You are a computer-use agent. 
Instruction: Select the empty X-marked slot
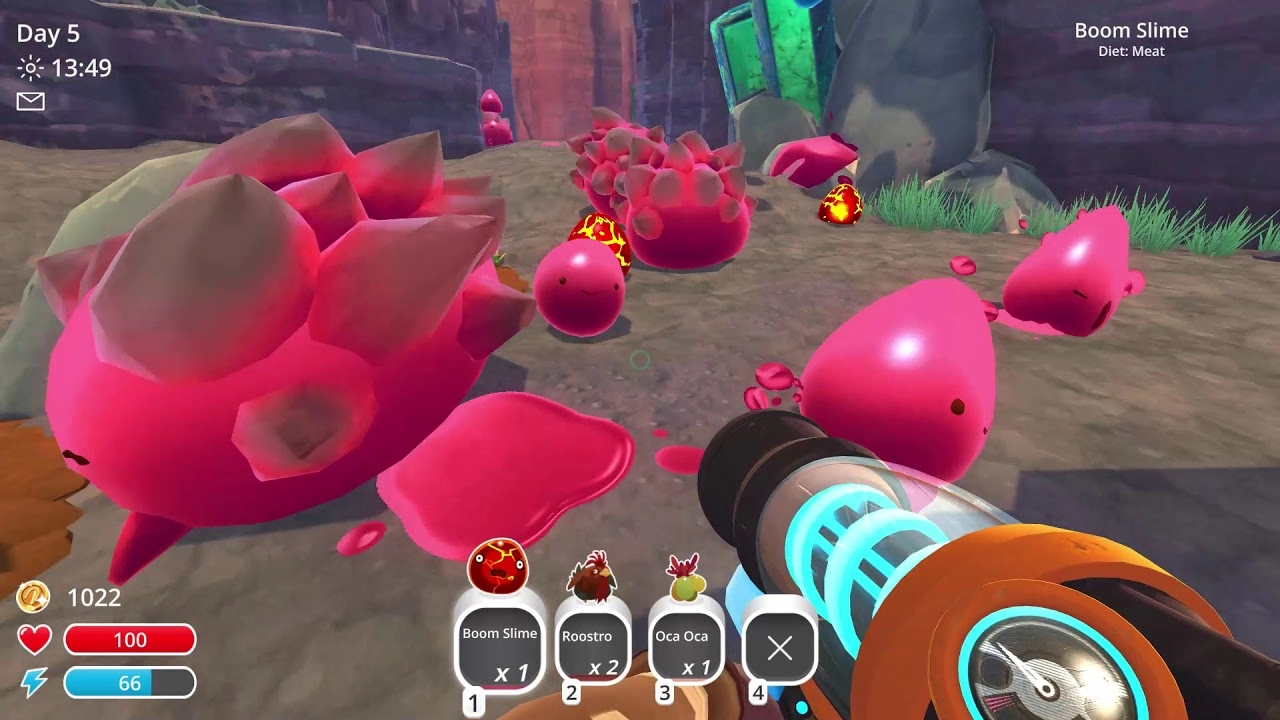(779, 648)
